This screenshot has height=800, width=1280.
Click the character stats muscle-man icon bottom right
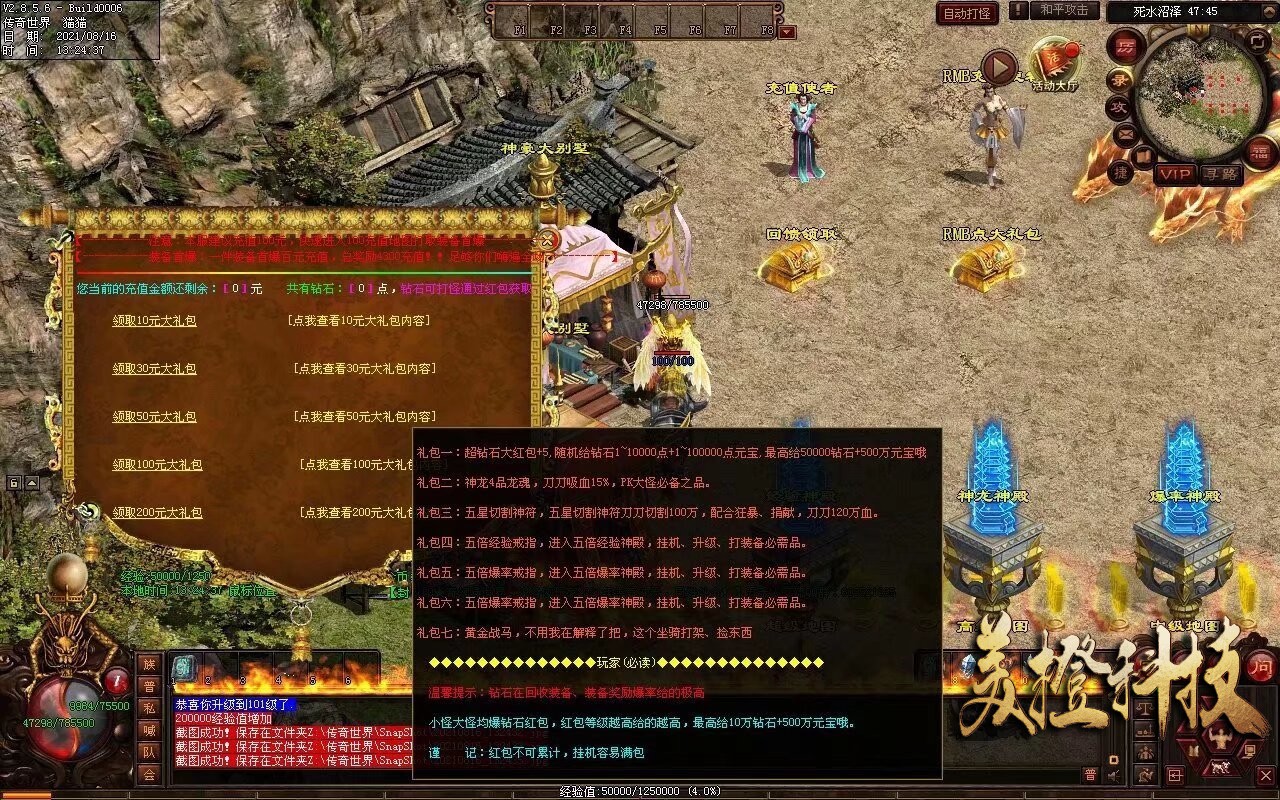(1220, 736)
